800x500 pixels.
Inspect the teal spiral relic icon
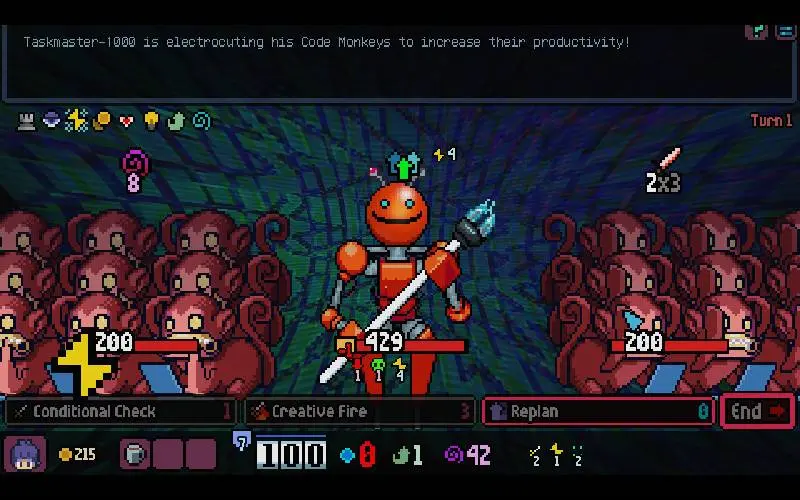[201, 121]
